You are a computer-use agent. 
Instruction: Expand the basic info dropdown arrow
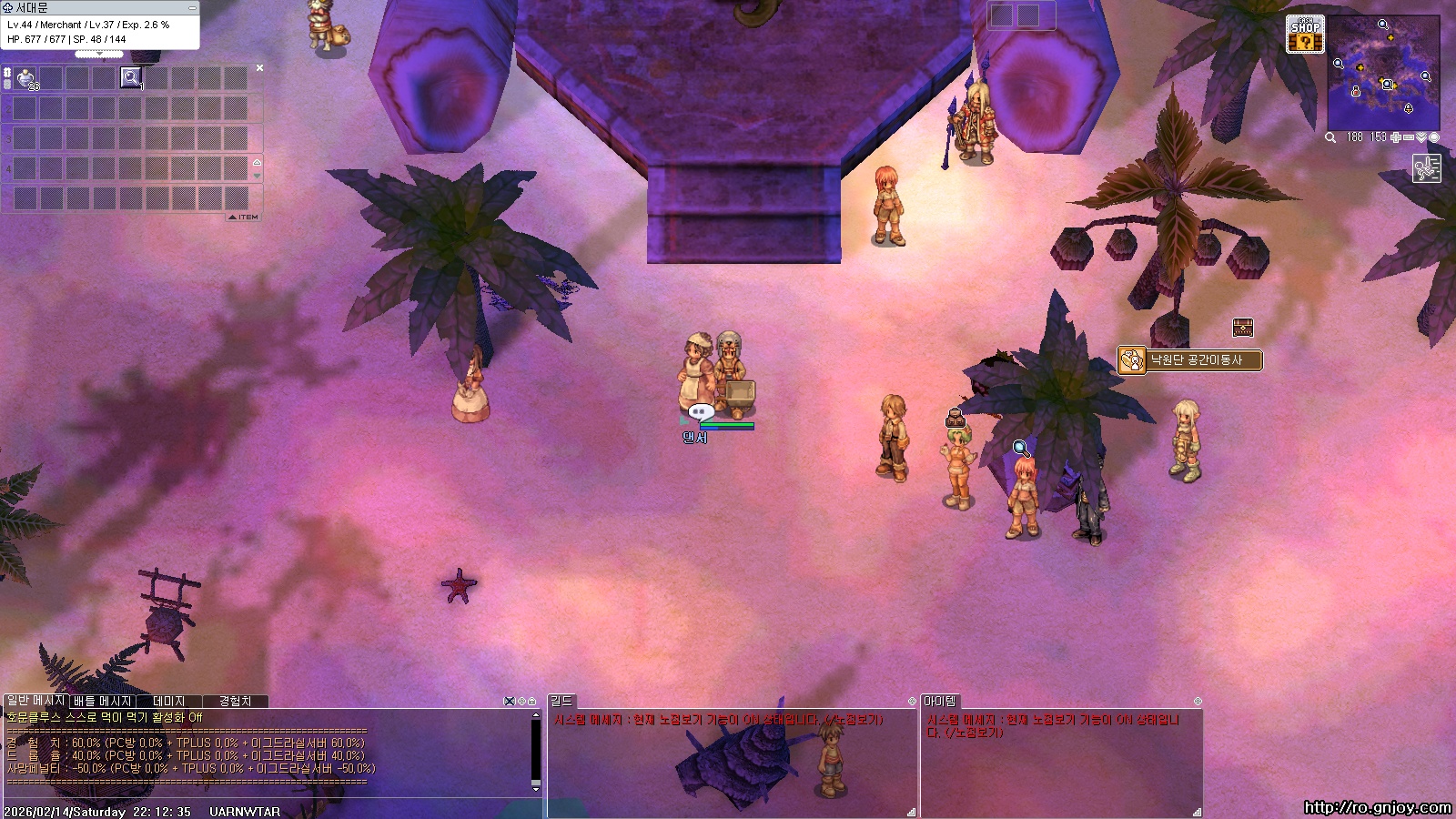pyautogui.click(x=99, y=55)
